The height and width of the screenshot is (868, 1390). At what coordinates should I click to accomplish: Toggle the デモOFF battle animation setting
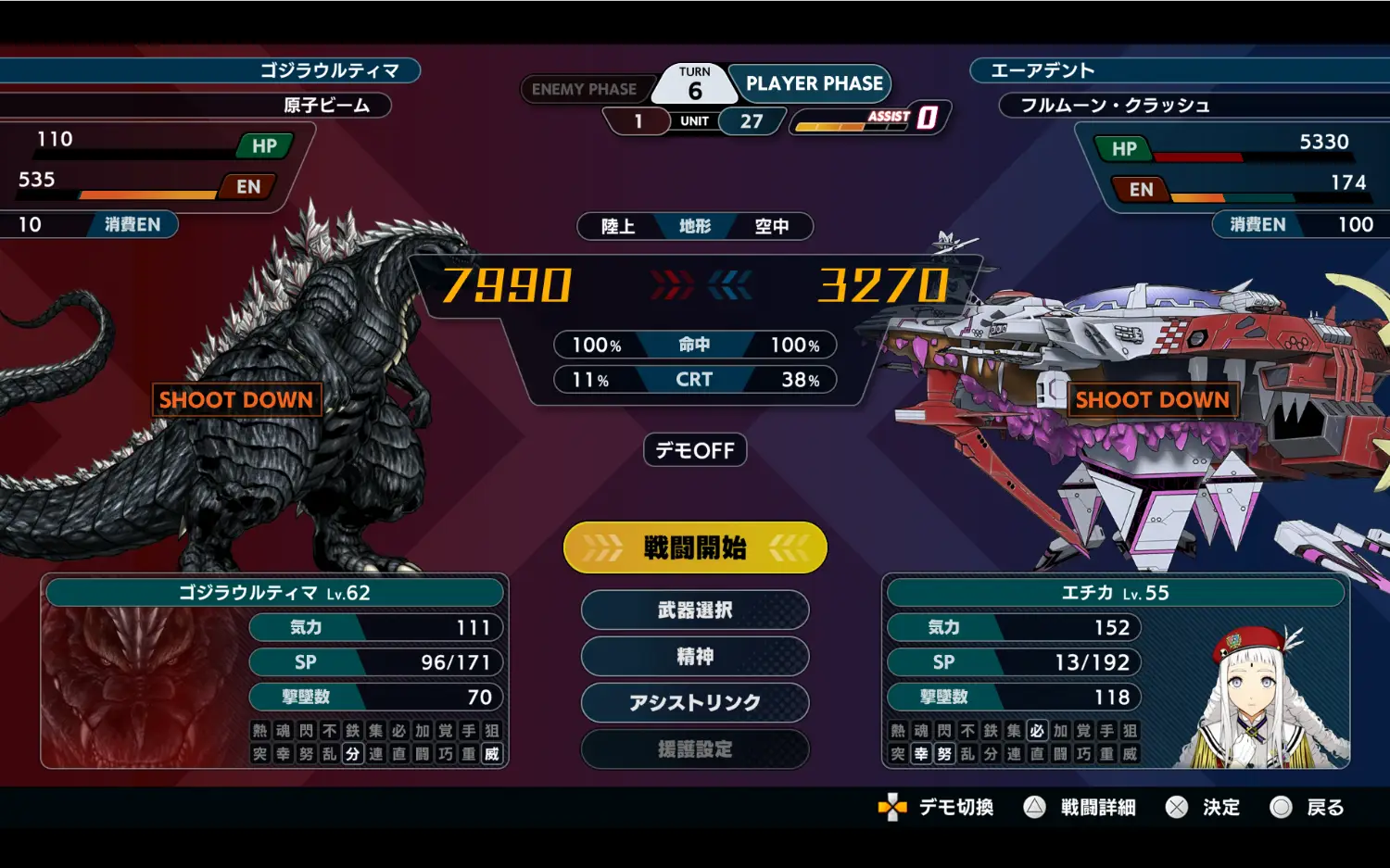695,450
